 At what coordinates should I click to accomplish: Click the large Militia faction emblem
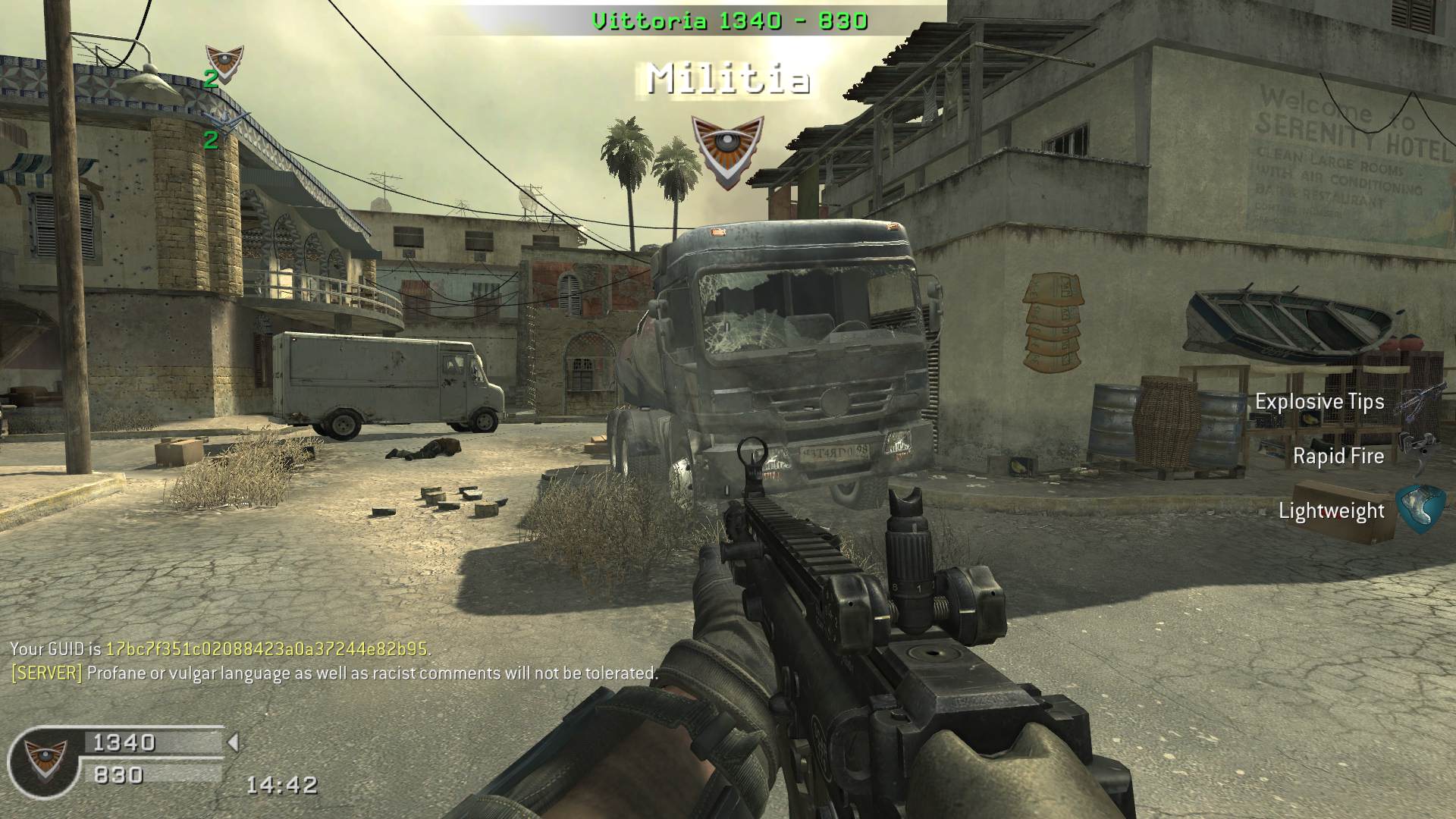tap(729, 150)
